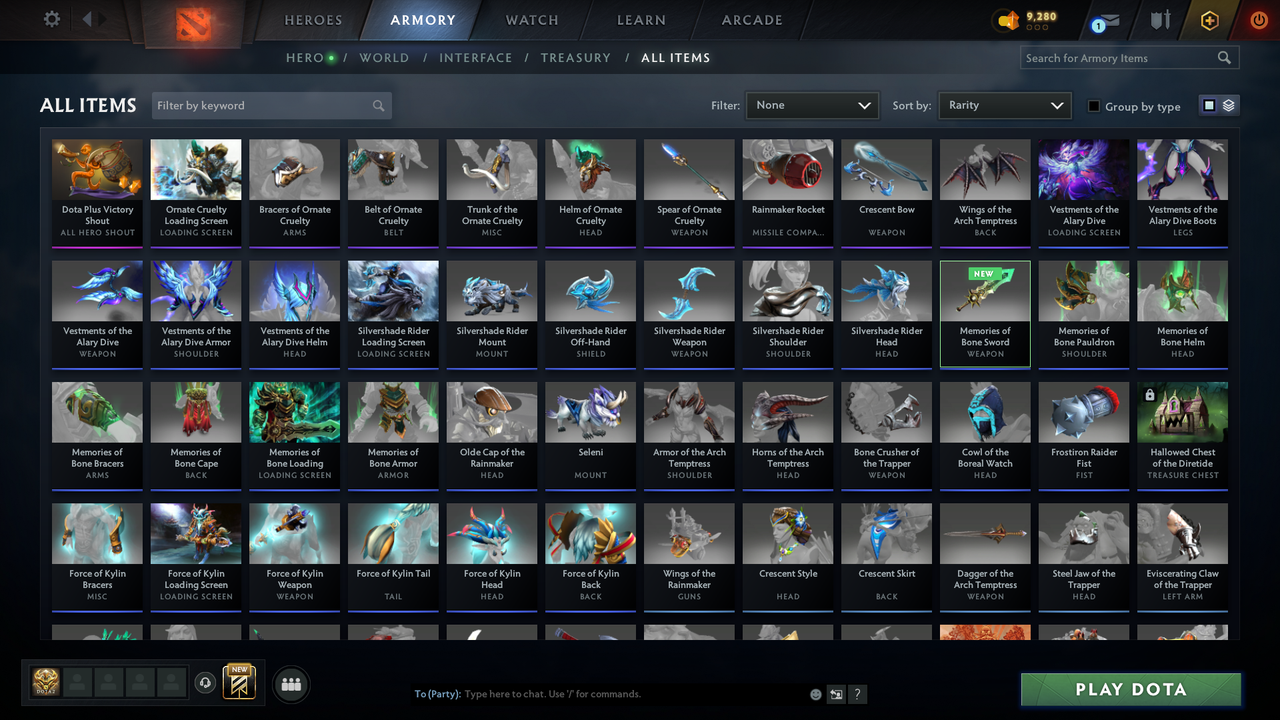This screenshot has width=1280, height=720.
Task: Open the Filter None dropdown
Action: pyautogui.click(x=811, y=104)
